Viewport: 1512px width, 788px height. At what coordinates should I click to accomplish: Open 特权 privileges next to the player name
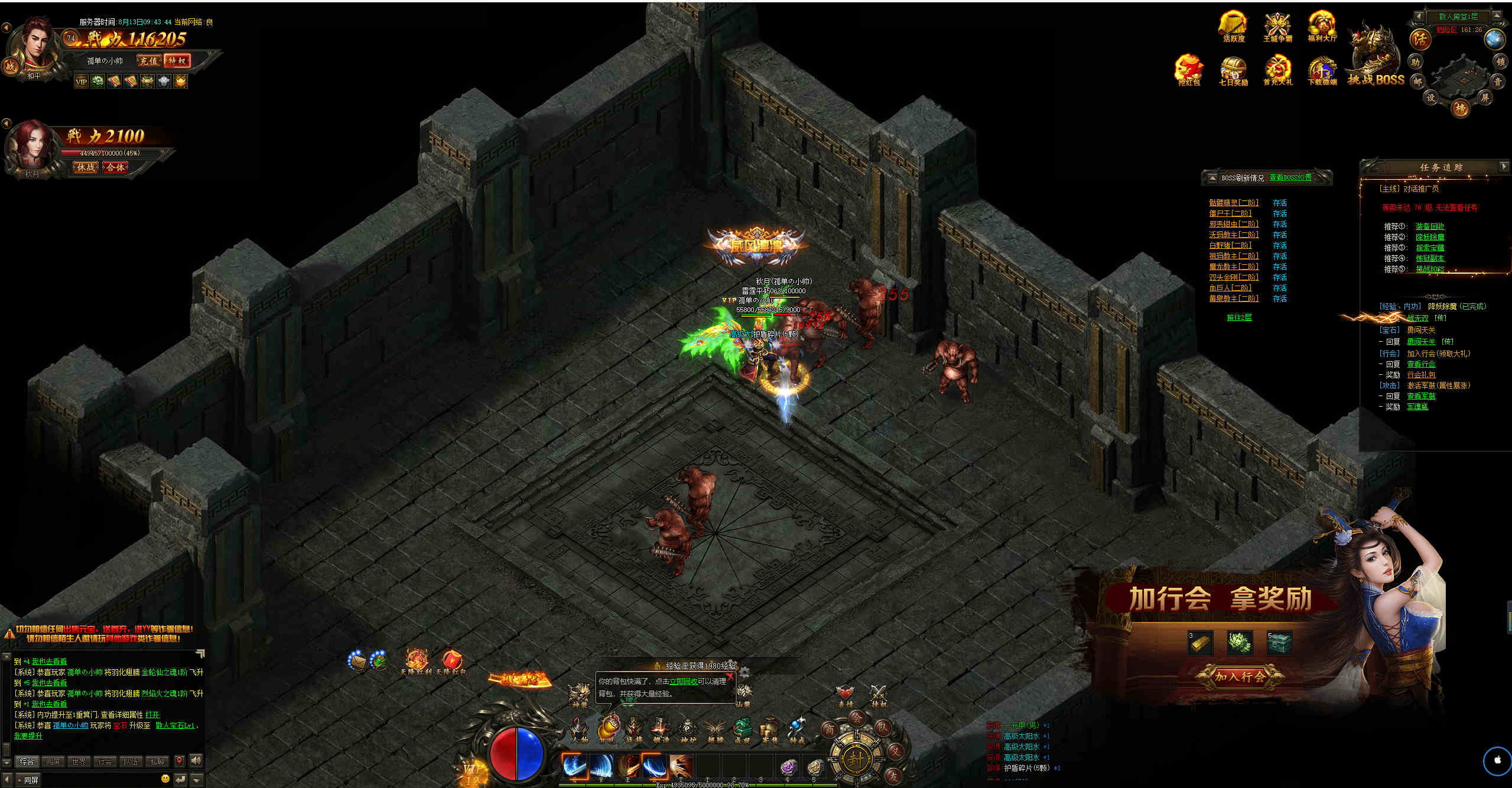click(x=177, y=61)
